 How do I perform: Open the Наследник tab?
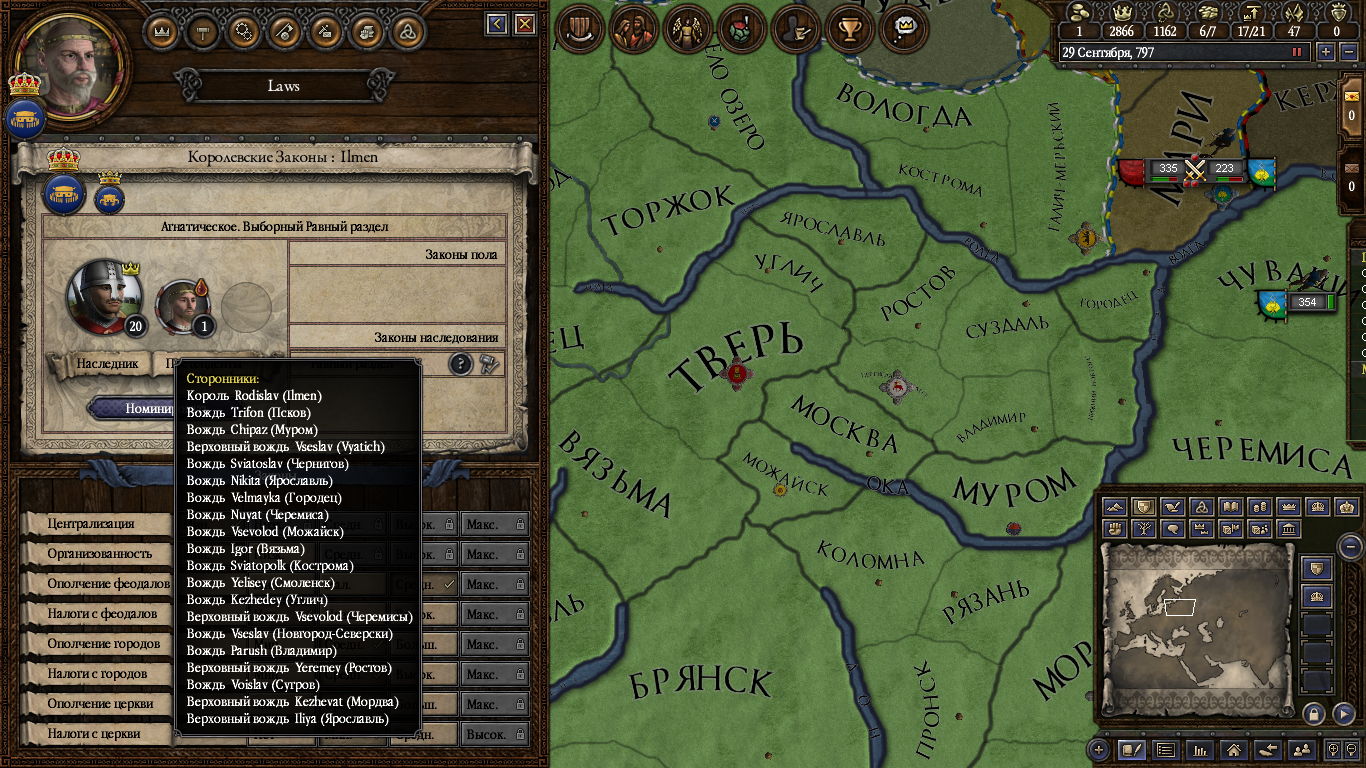pos(107,364)
